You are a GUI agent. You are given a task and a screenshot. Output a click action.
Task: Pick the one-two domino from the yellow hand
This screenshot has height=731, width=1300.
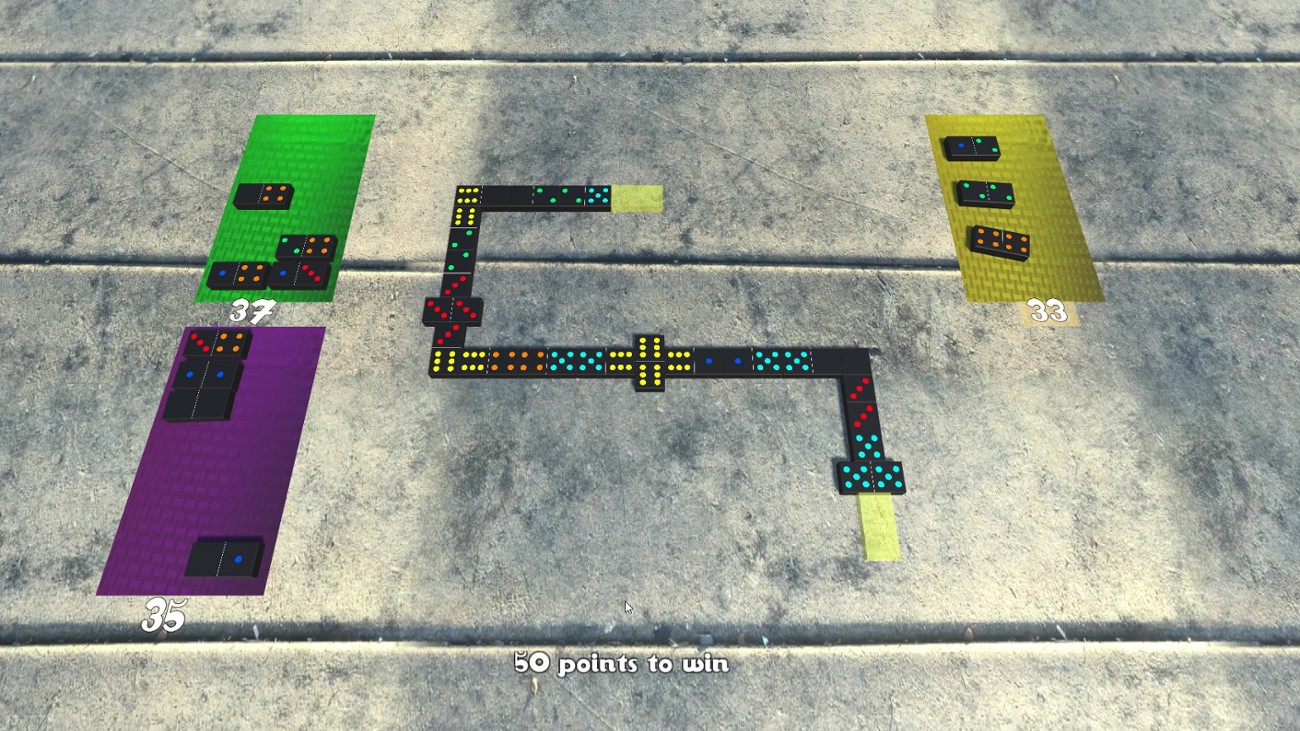point(972,146)
